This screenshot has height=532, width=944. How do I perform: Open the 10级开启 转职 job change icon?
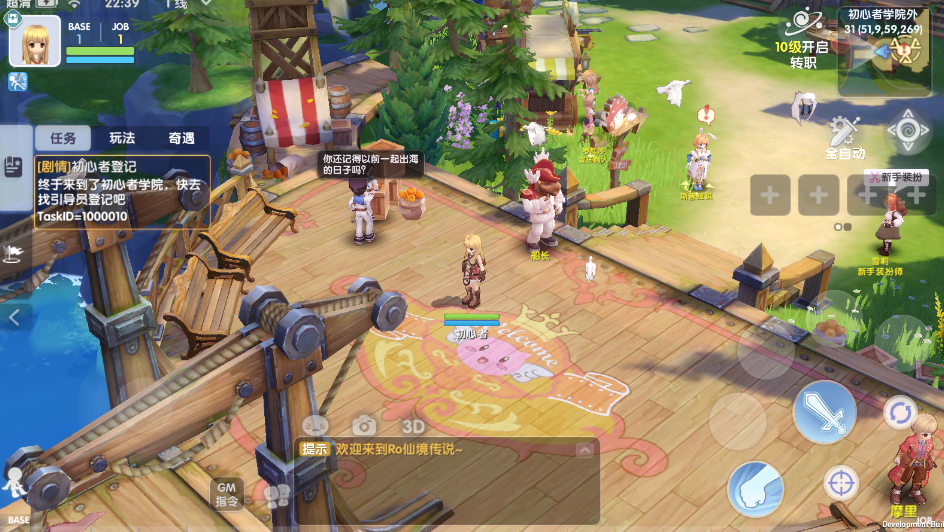click(x=802, y=38)
